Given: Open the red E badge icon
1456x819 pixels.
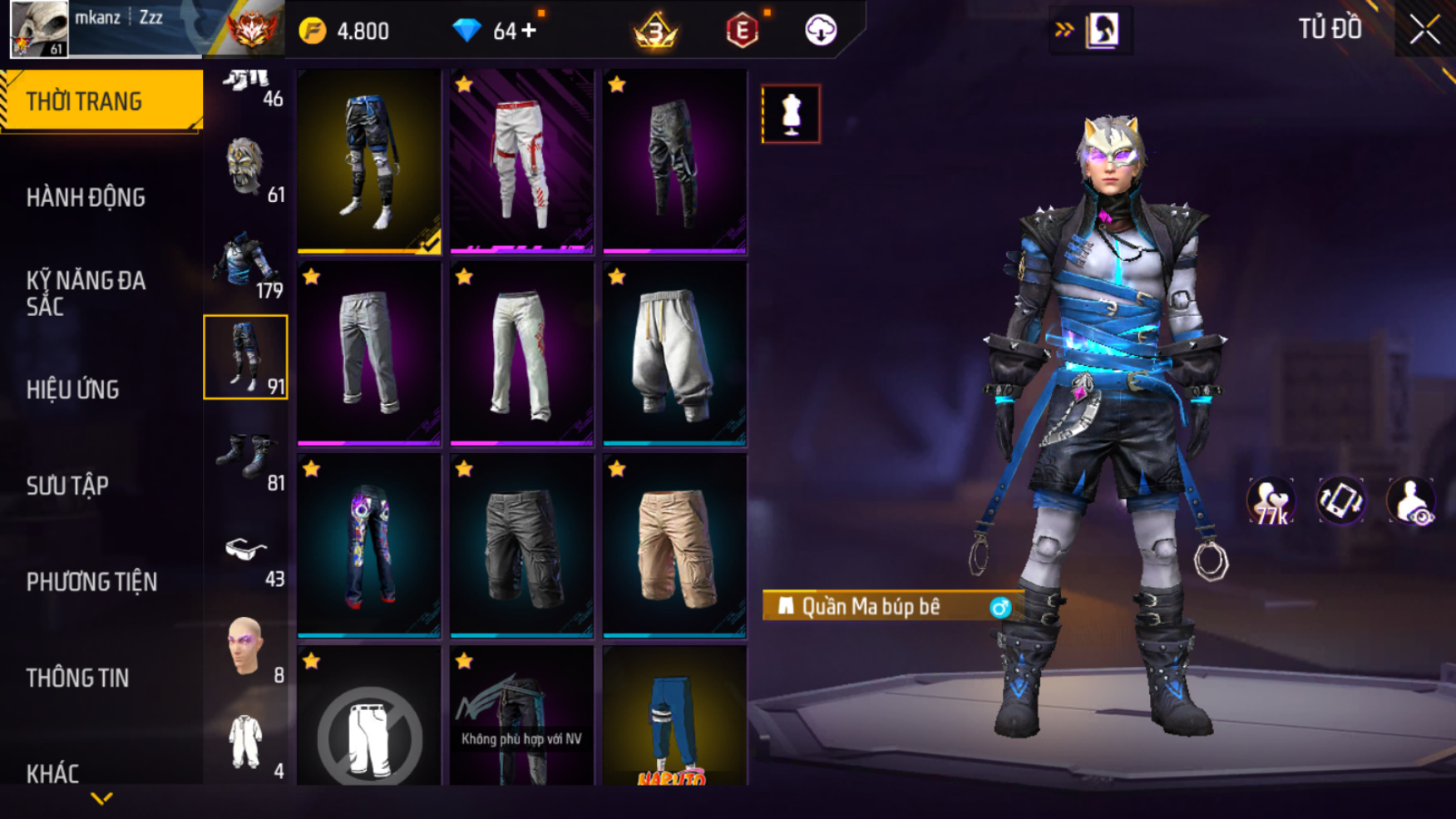Looking at the screenshot, I should click(742, 32).
